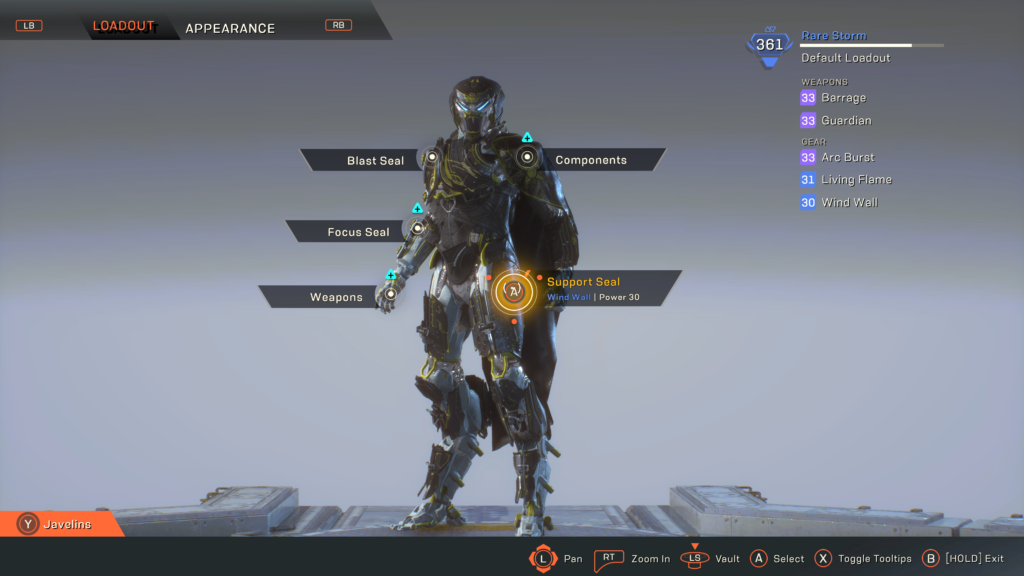This screenshot has width=1024, height=576.
Task: Pick Wind Wall in the gear list
Action: pos(849,203)
